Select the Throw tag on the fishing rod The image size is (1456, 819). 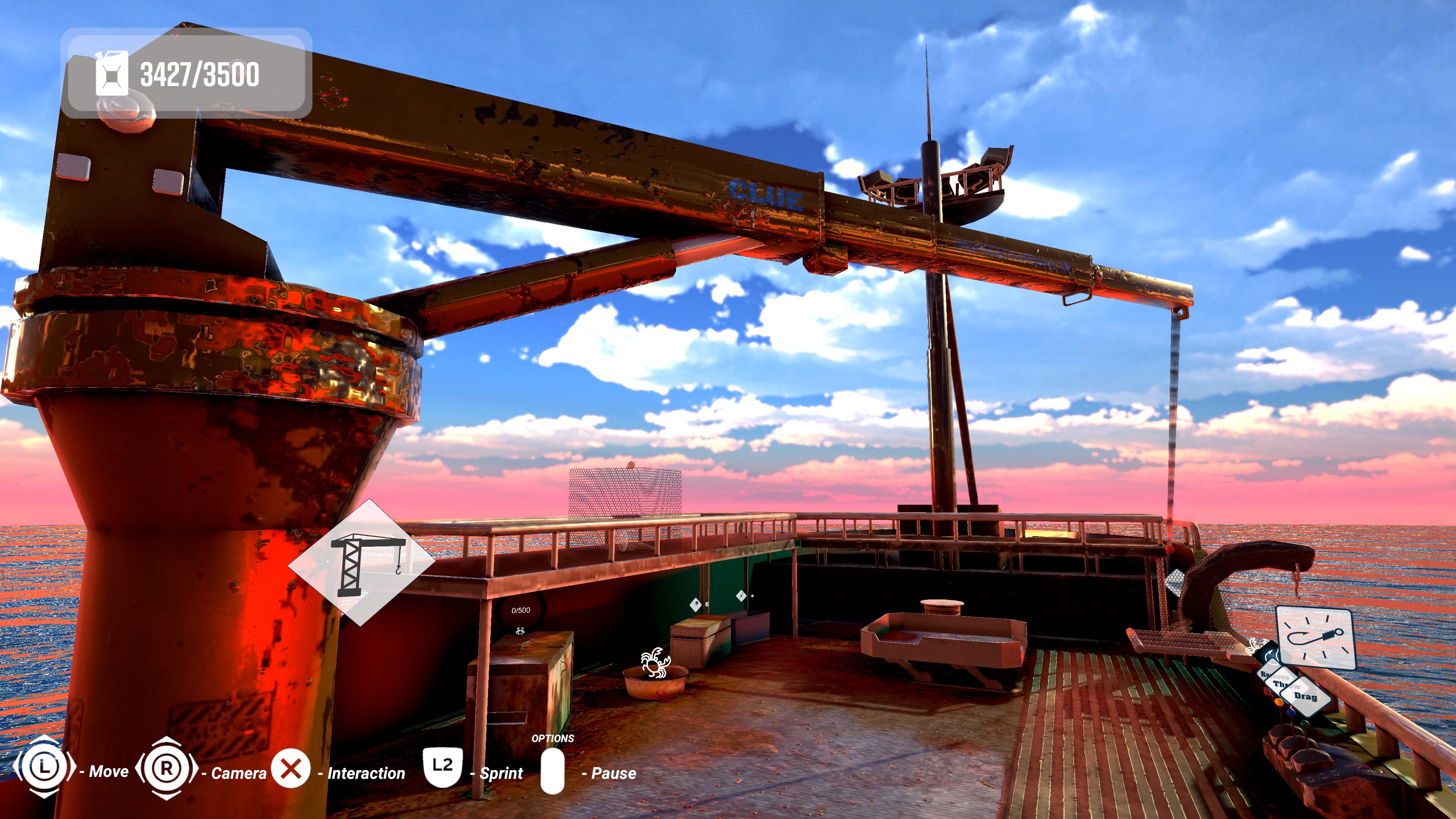[x=1287, y=686]
